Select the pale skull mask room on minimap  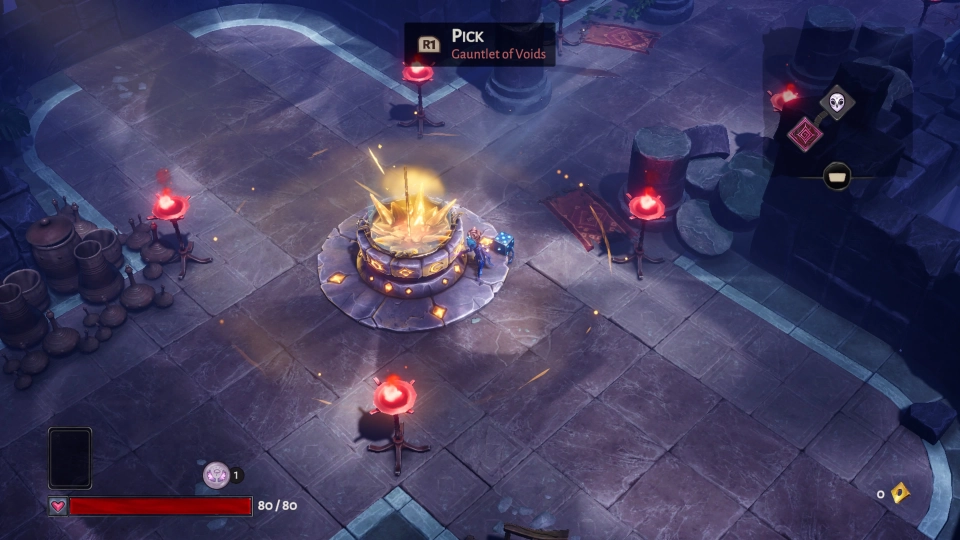click(x=836, y=101)
